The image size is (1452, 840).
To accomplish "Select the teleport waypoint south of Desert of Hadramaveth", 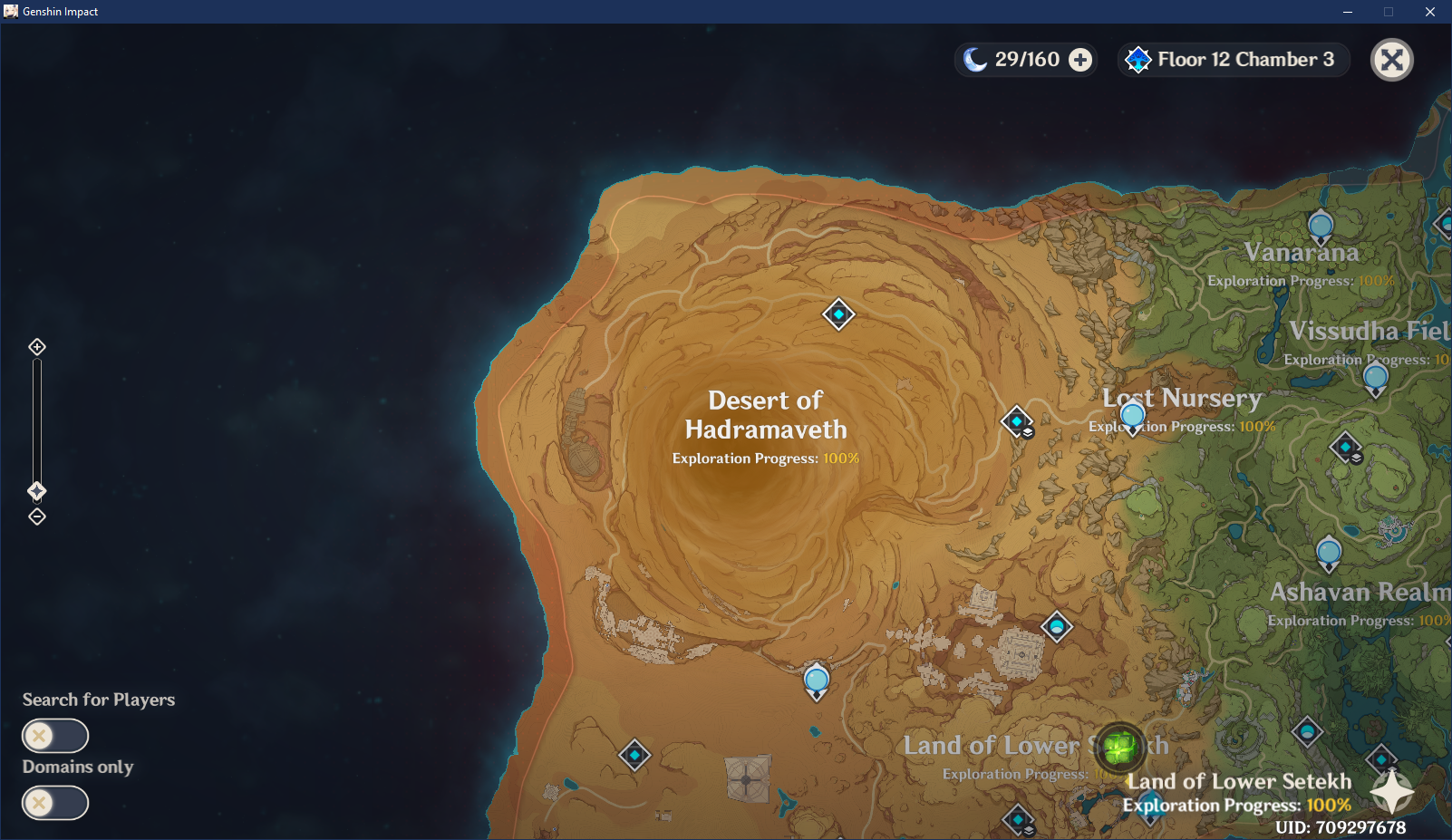I will pyautogui.click(x=816, y=680).
